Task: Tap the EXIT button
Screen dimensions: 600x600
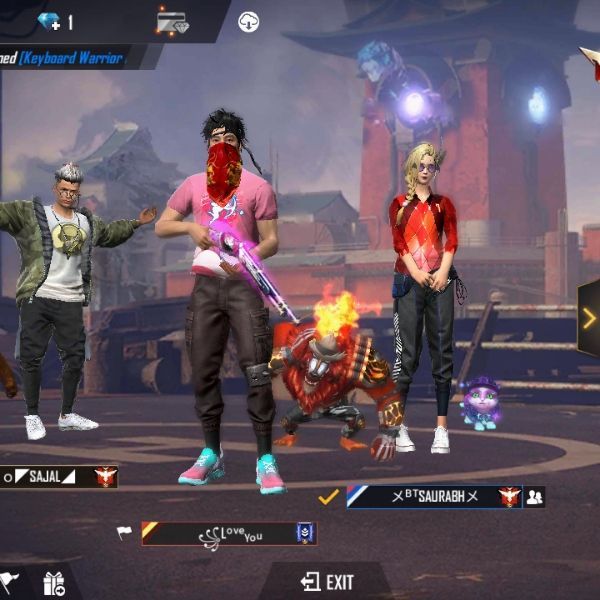Action: [x=327, y=581]
